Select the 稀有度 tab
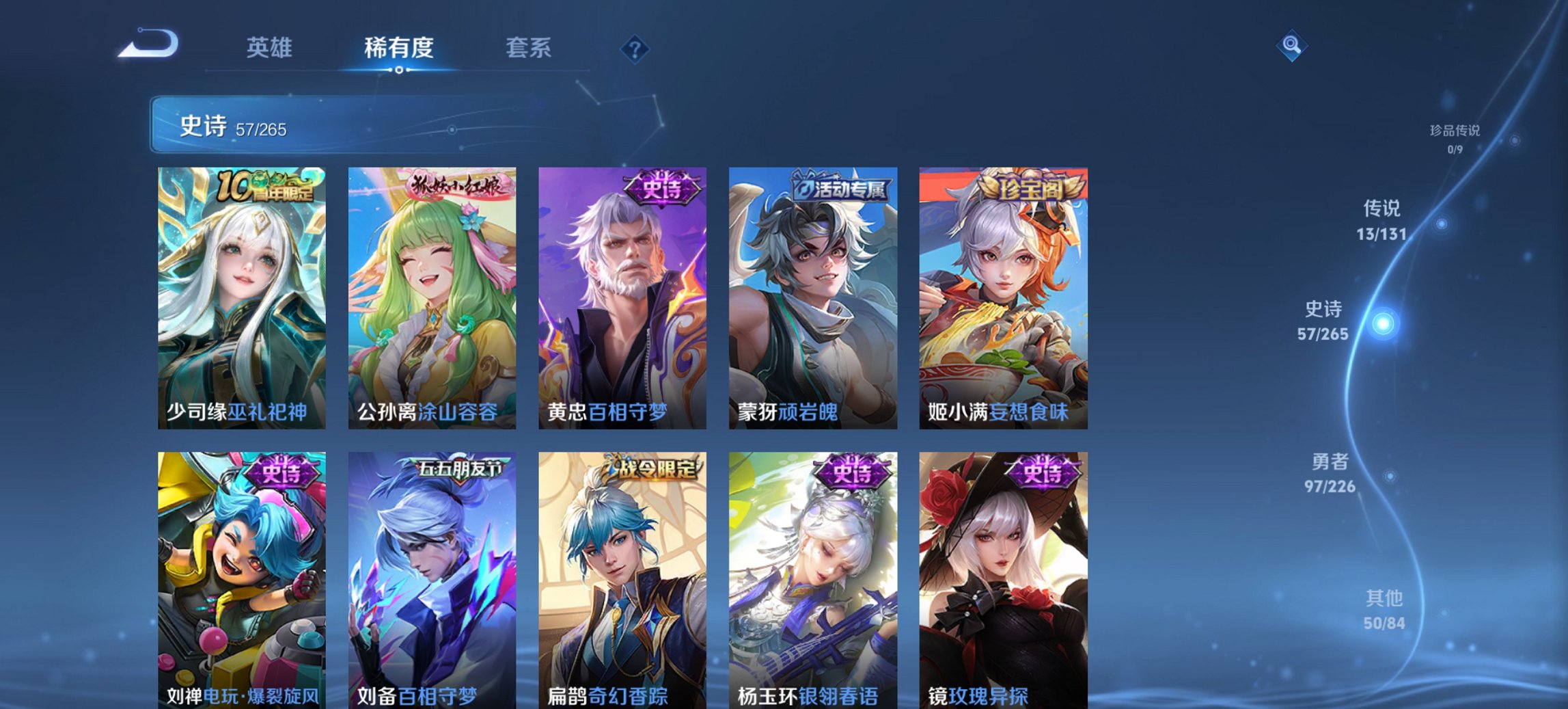The height and width of the screenshot is (709, 1568). point(398,47)
